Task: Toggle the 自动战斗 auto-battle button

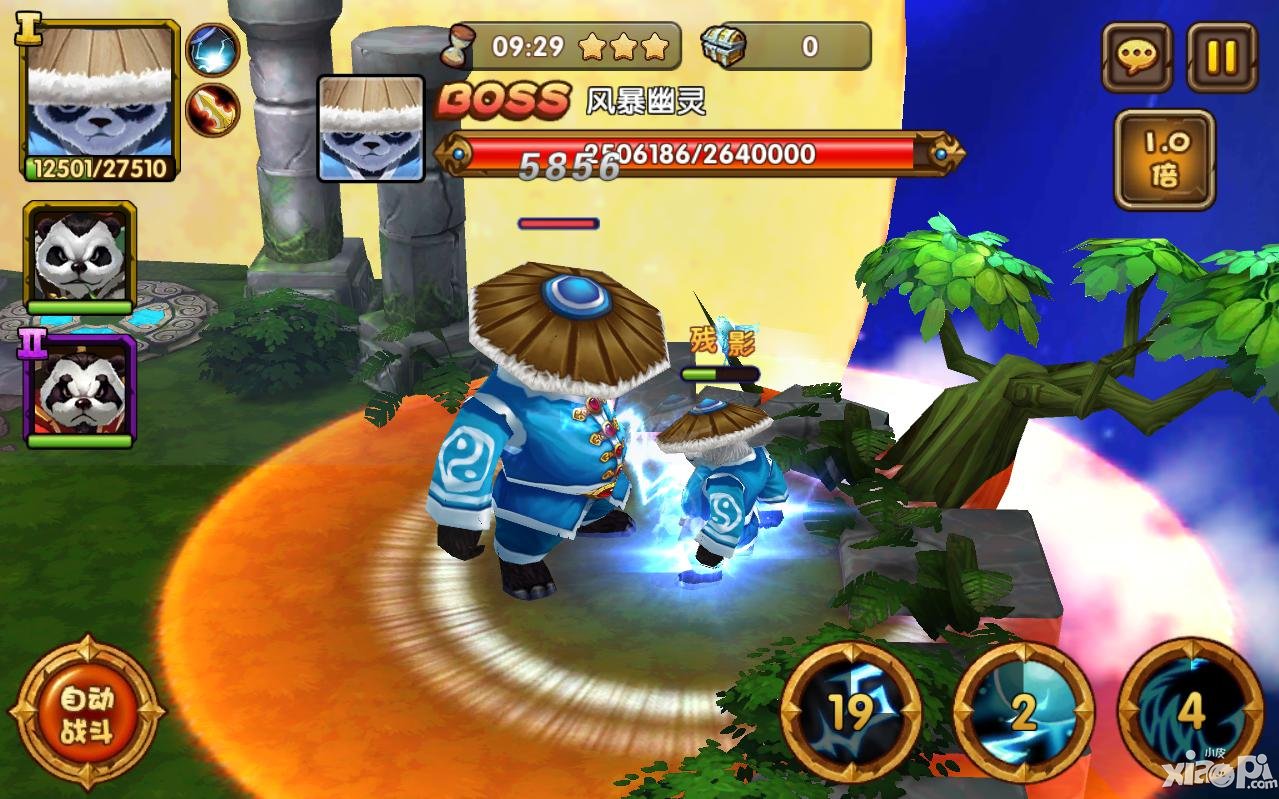Action: tap(86, 713)
